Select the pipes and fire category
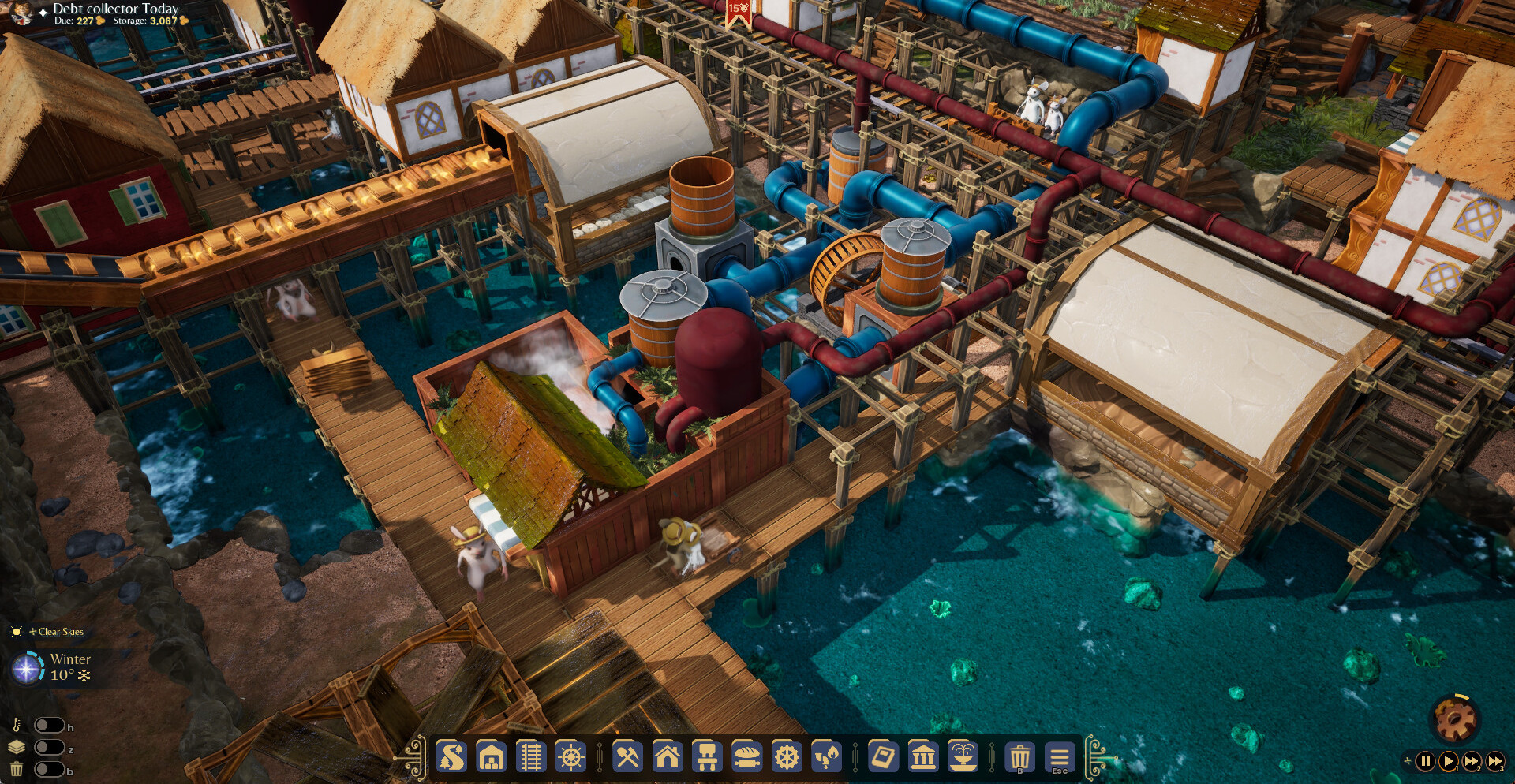The height and width of the screenshot is (784, 1515). tap(826, 757)
